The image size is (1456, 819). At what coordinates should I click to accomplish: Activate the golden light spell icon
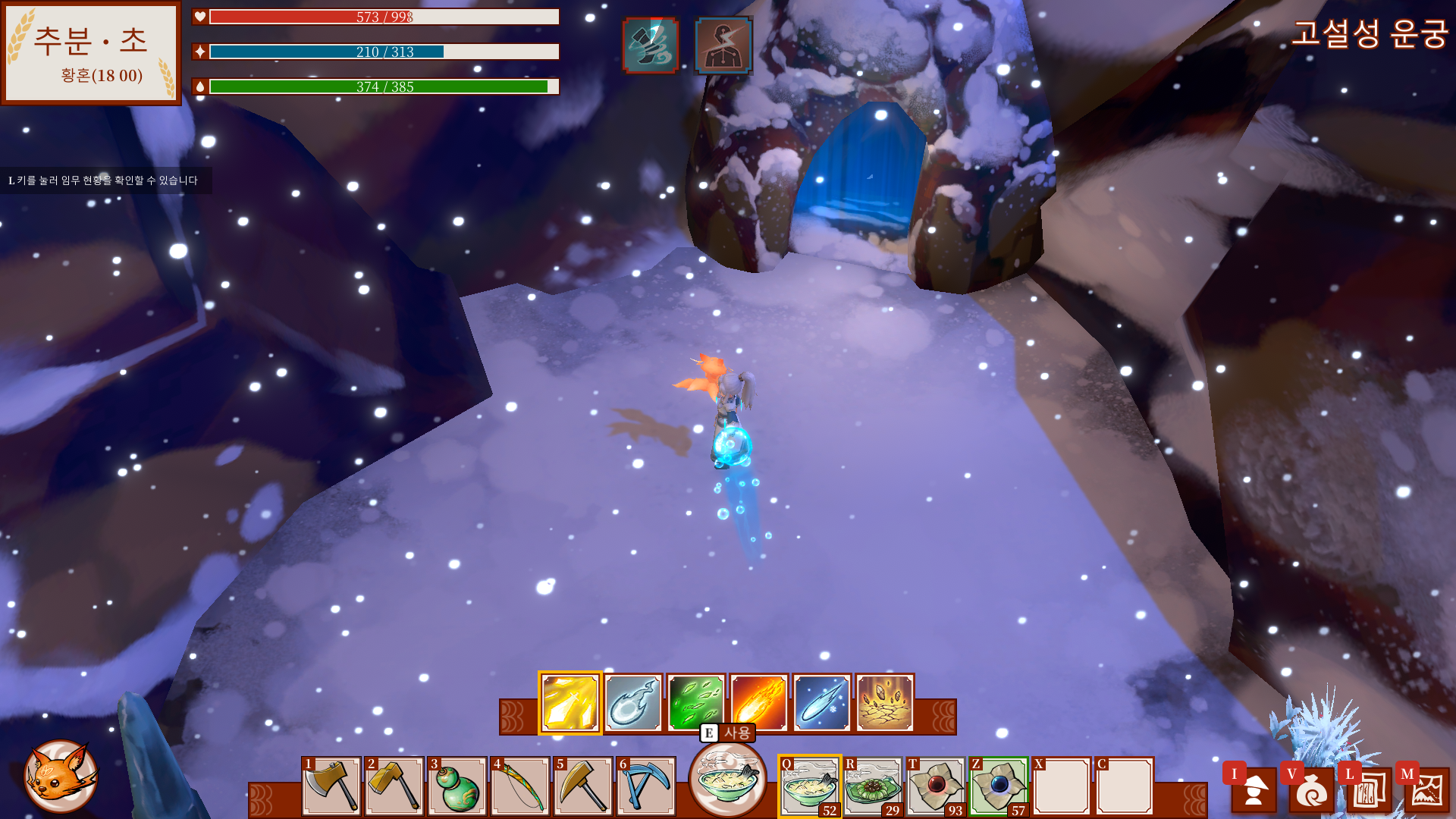570,703
